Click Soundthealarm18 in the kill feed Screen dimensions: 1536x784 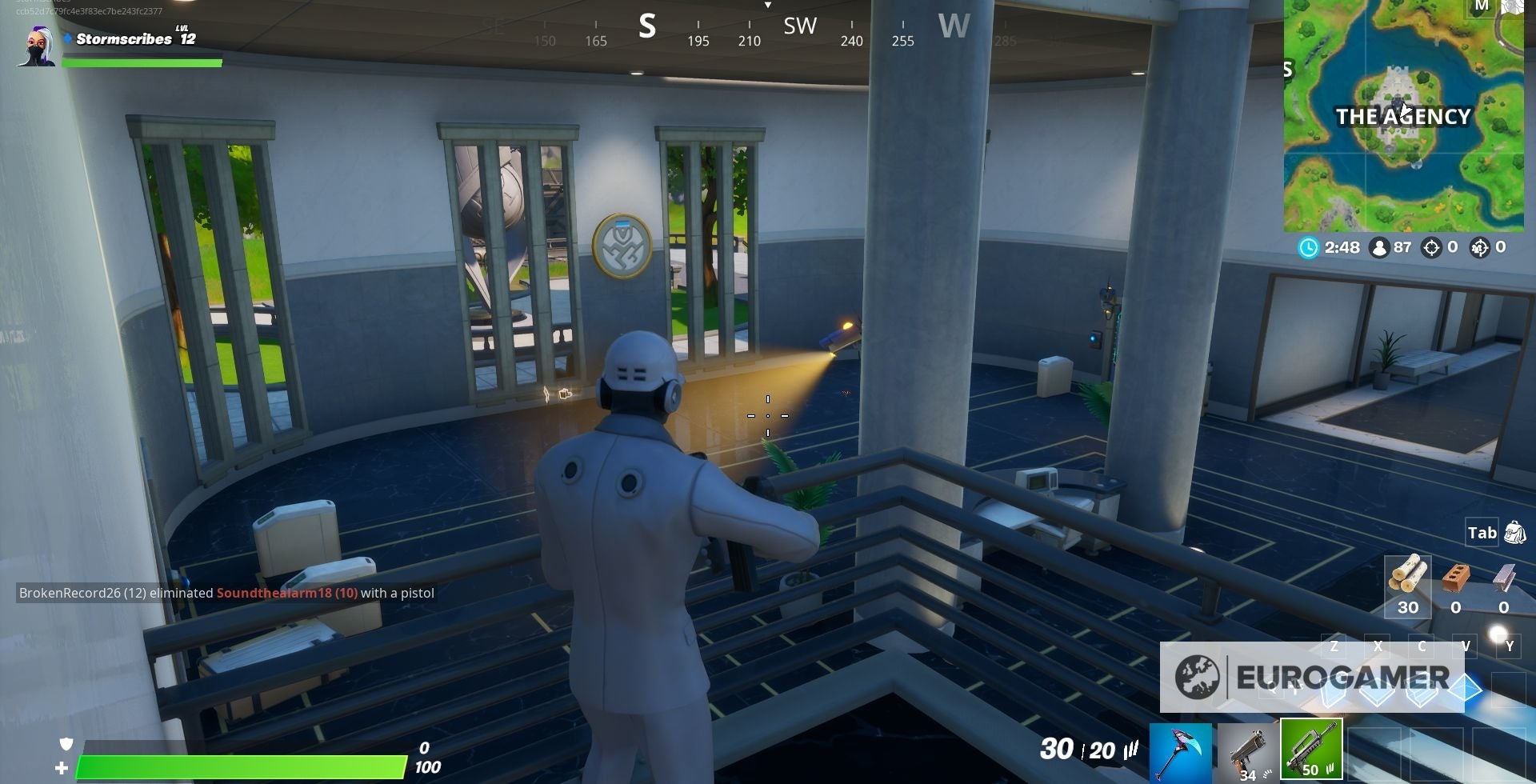(x=269, y=594)
